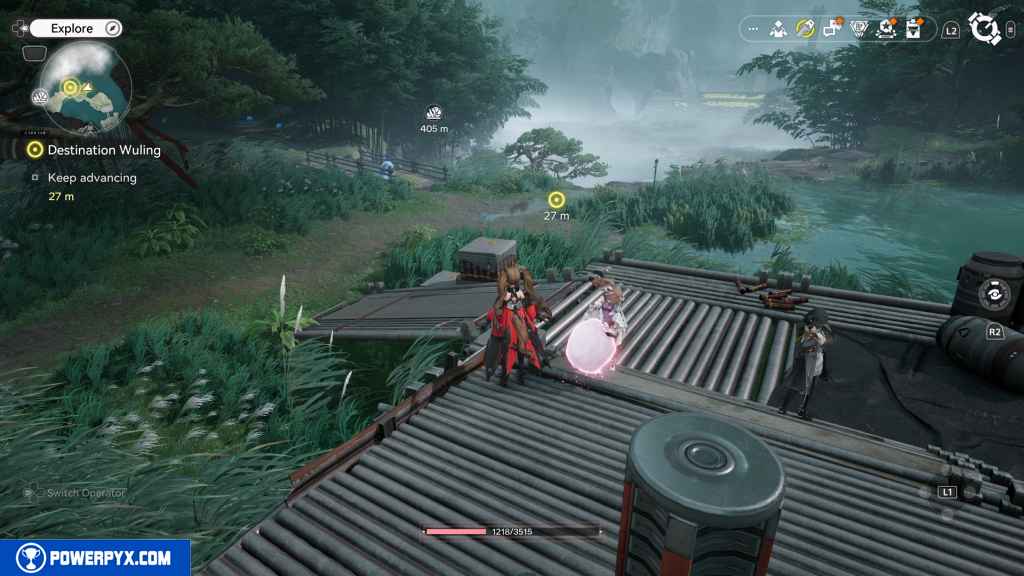Screen dimensions: 1024x576
Task: Open the triangular emblem toolbar icon
Action: [x=859, y=29]
